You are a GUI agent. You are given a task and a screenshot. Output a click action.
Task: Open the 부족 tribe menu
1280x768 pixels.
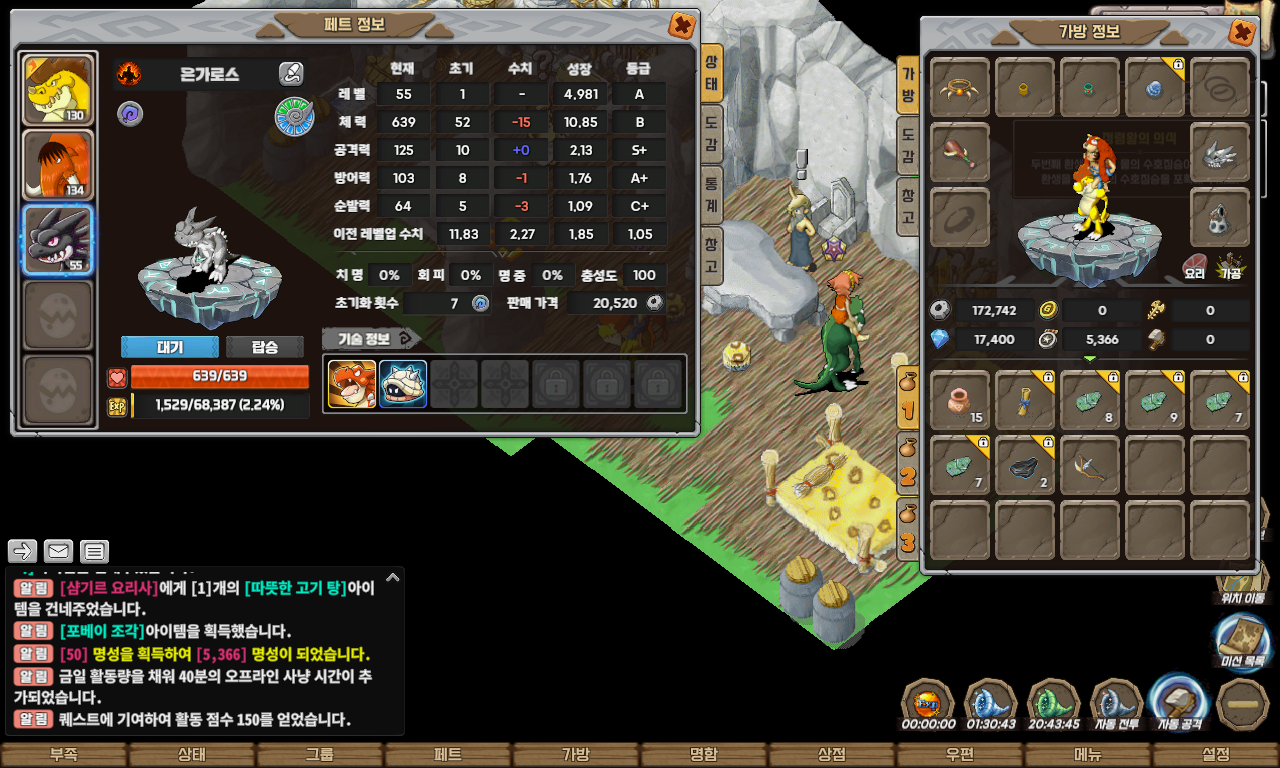(63, 755)
